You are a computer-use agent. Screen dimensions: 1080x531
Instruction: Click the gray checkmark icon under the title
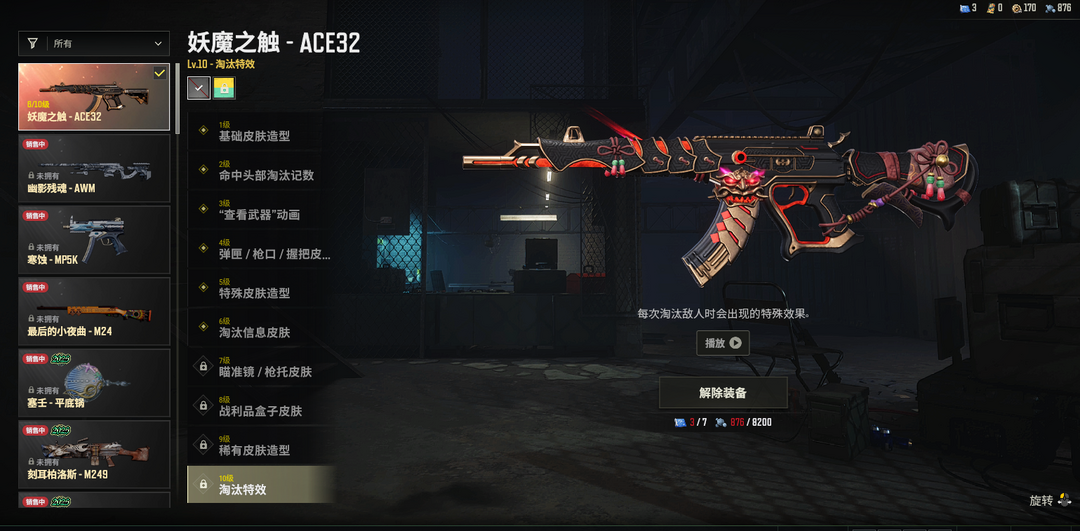click(x=199, y=88)
